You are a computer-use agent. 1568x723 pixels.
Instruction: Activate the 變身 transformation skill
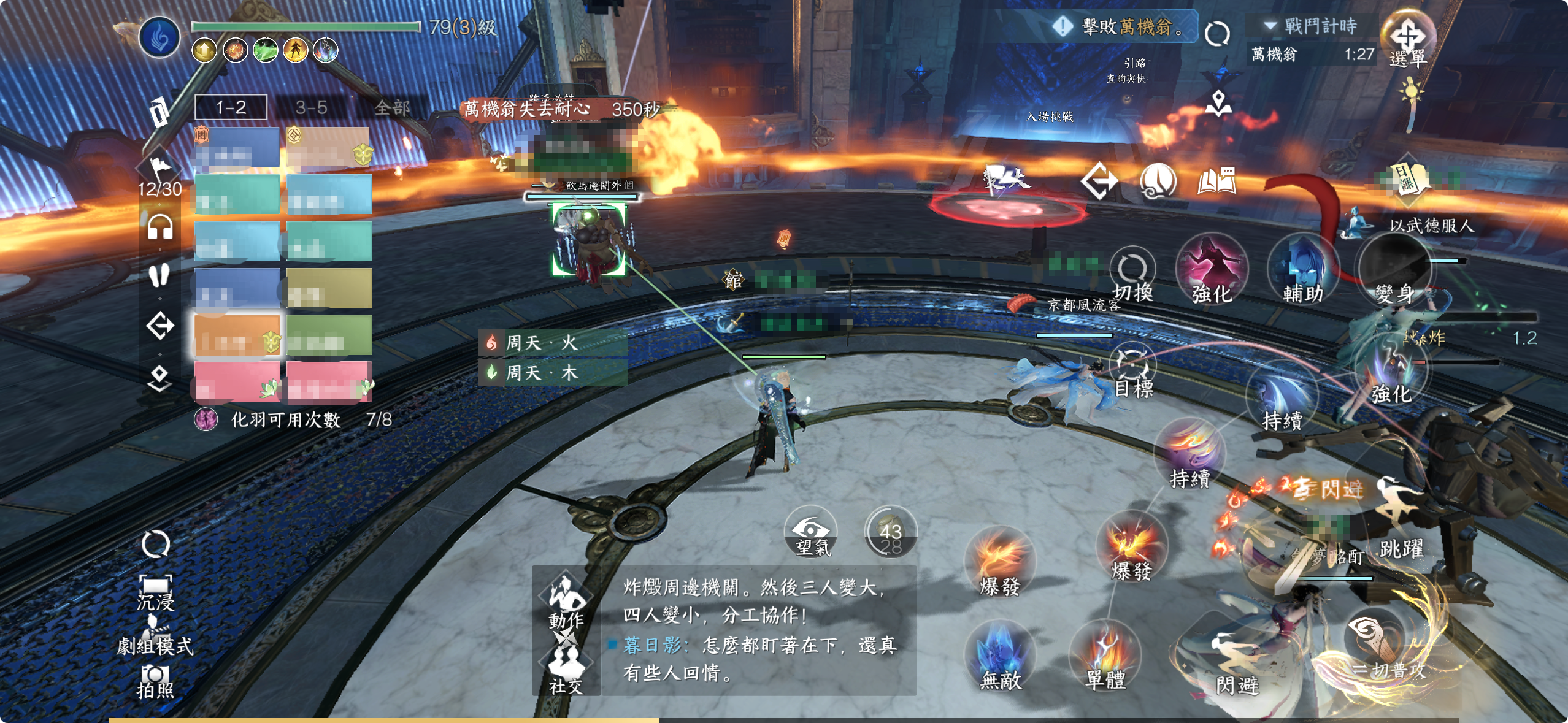click(1394, 270)
